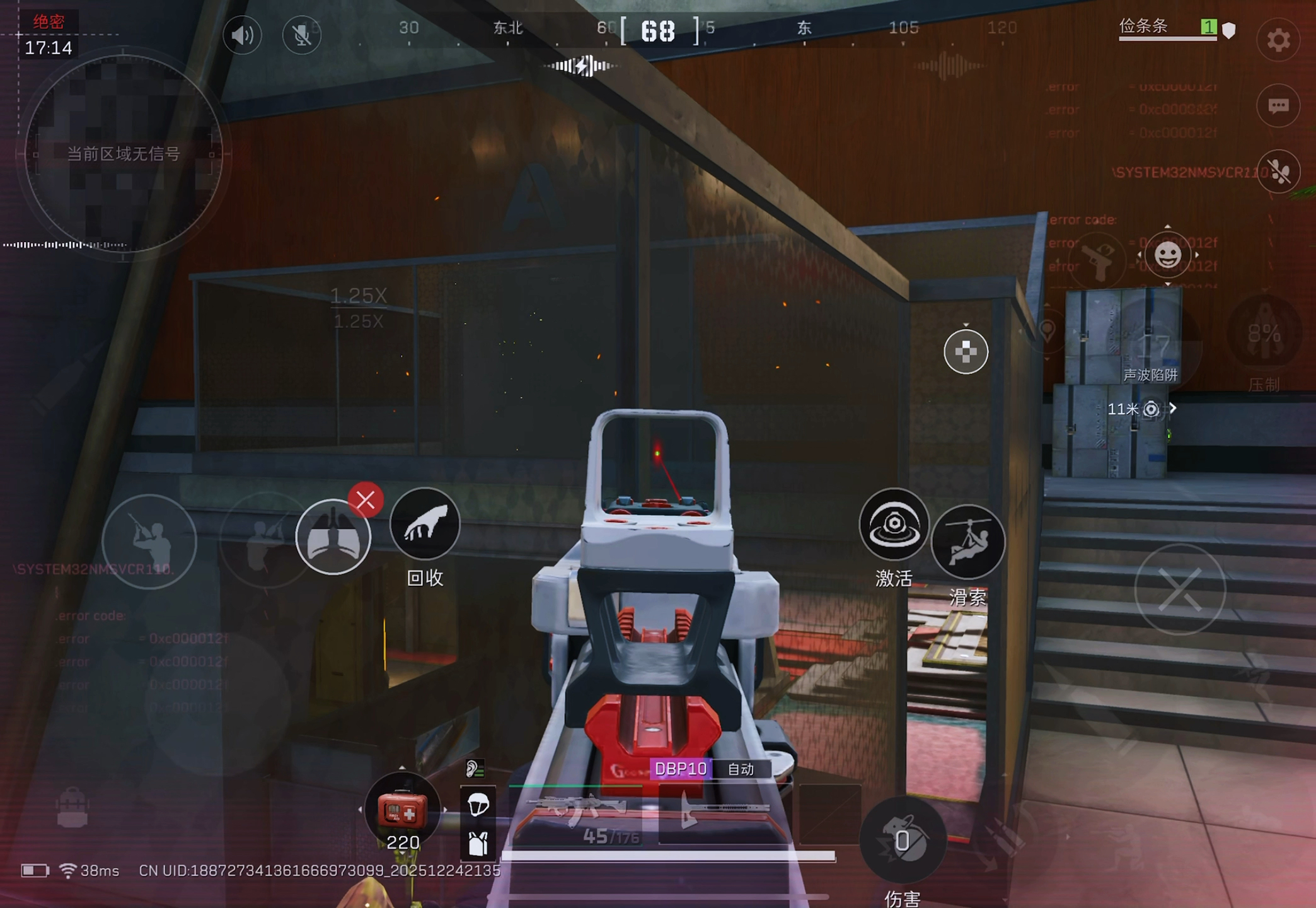Tap the round four-dot button

coord(965,352)
